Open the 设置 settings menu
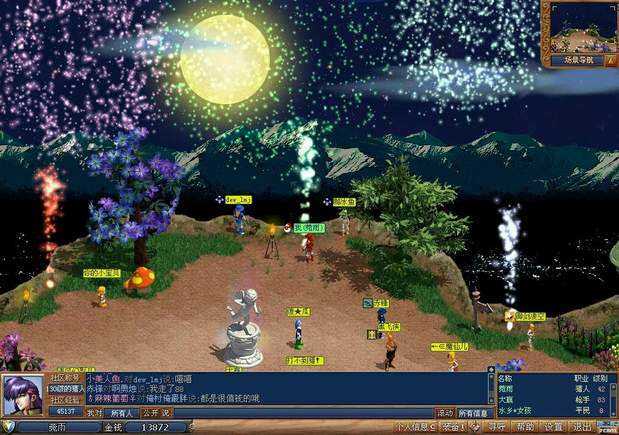Viewport: 619px width, 435px height. (x=554, y=427)
